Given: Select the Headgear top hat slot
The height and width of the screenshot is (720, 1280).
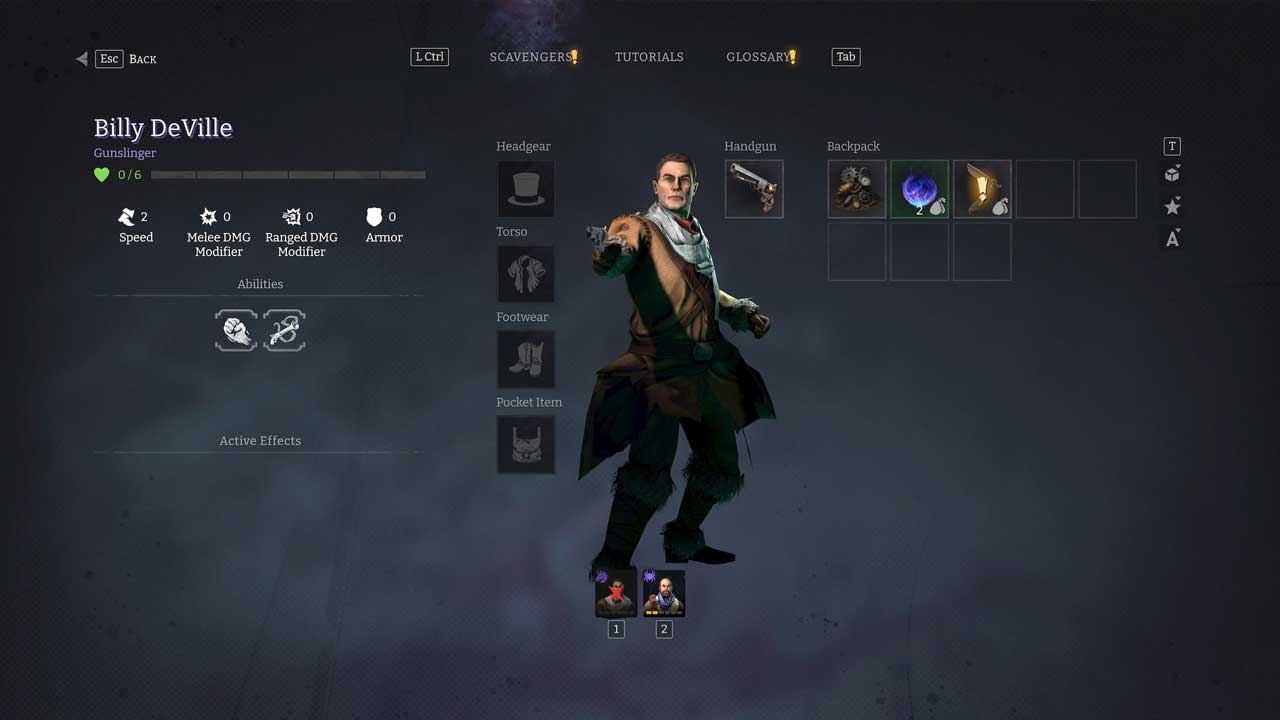Looking at the screenshot, I should [x=526, y=189].
